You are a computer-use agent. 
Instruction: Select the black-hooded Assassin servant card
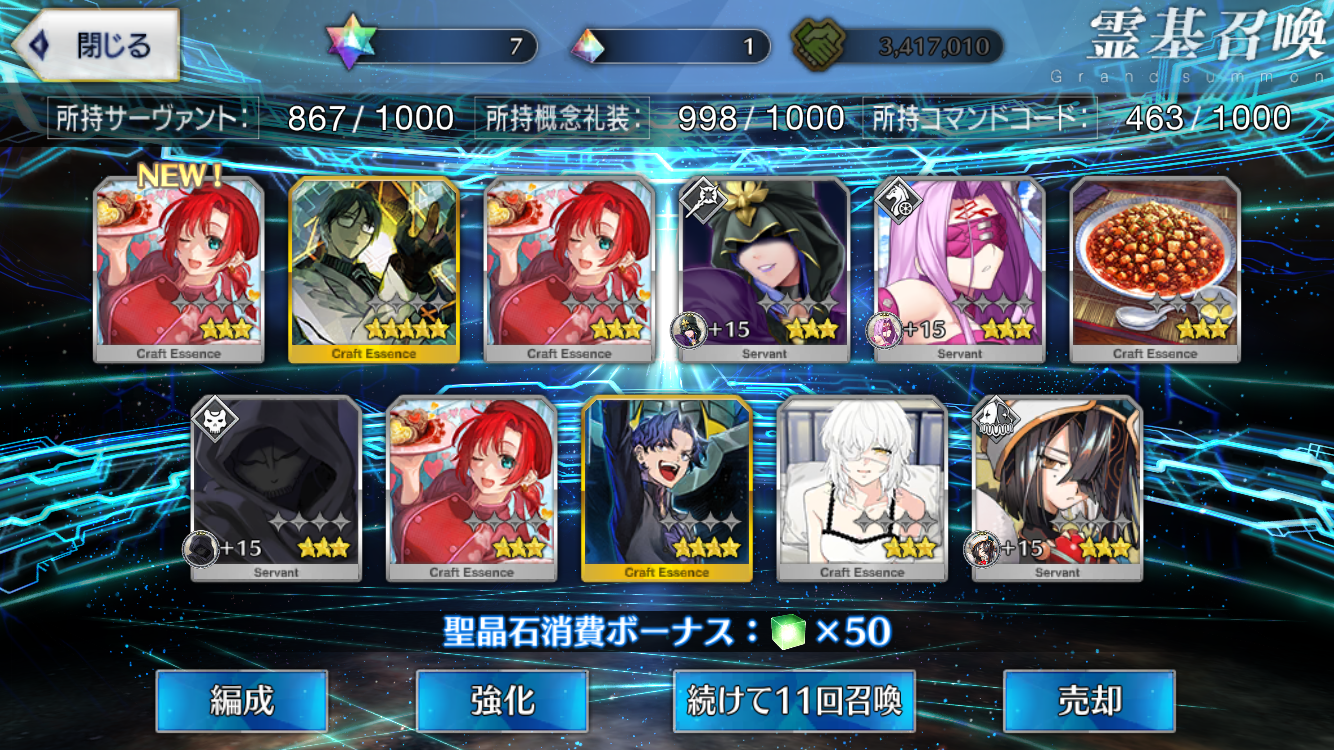(x=276, y=487)
